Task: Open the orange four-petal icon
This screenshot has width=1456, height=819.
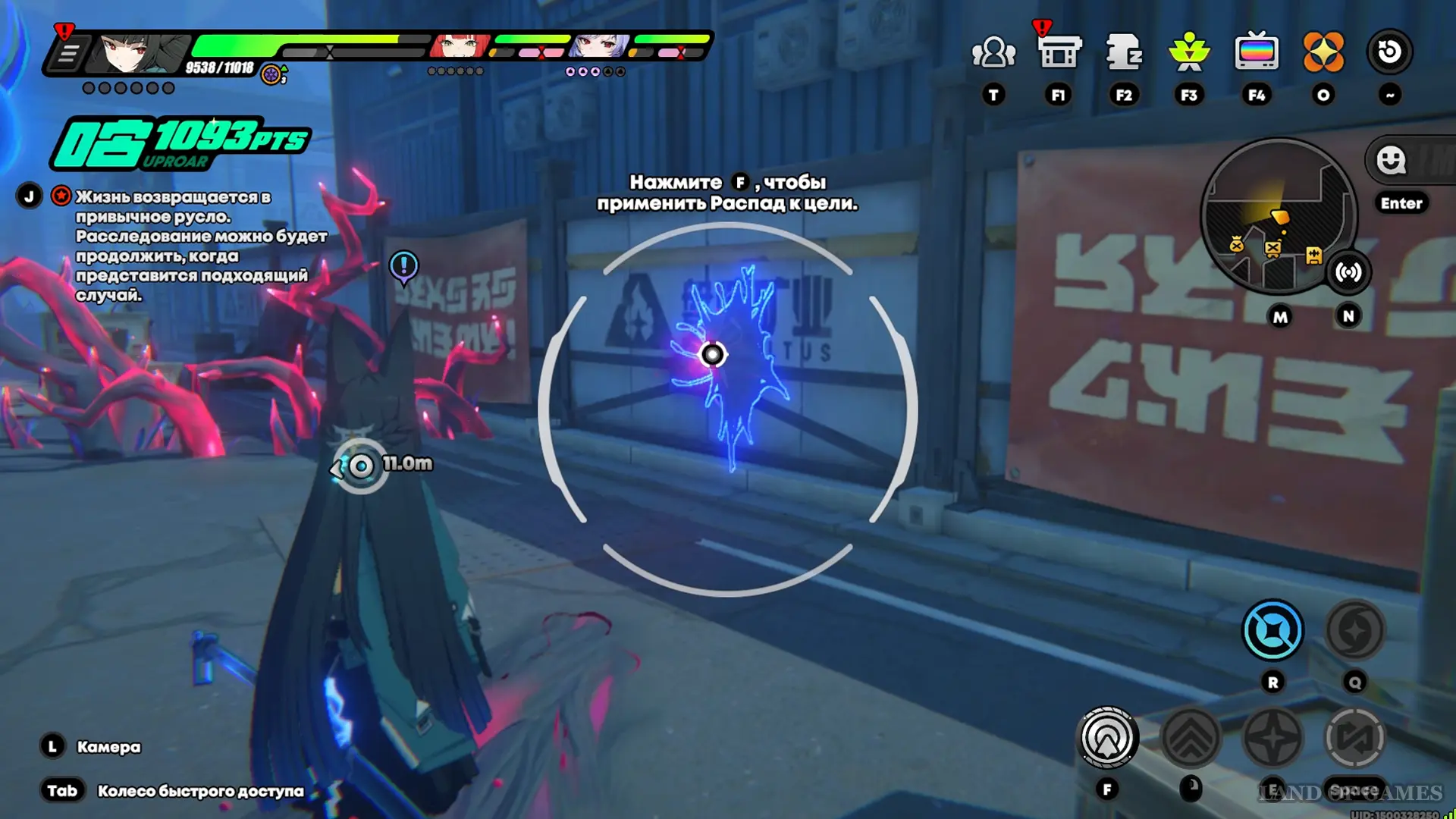Action: click(x=1323, y=52)
